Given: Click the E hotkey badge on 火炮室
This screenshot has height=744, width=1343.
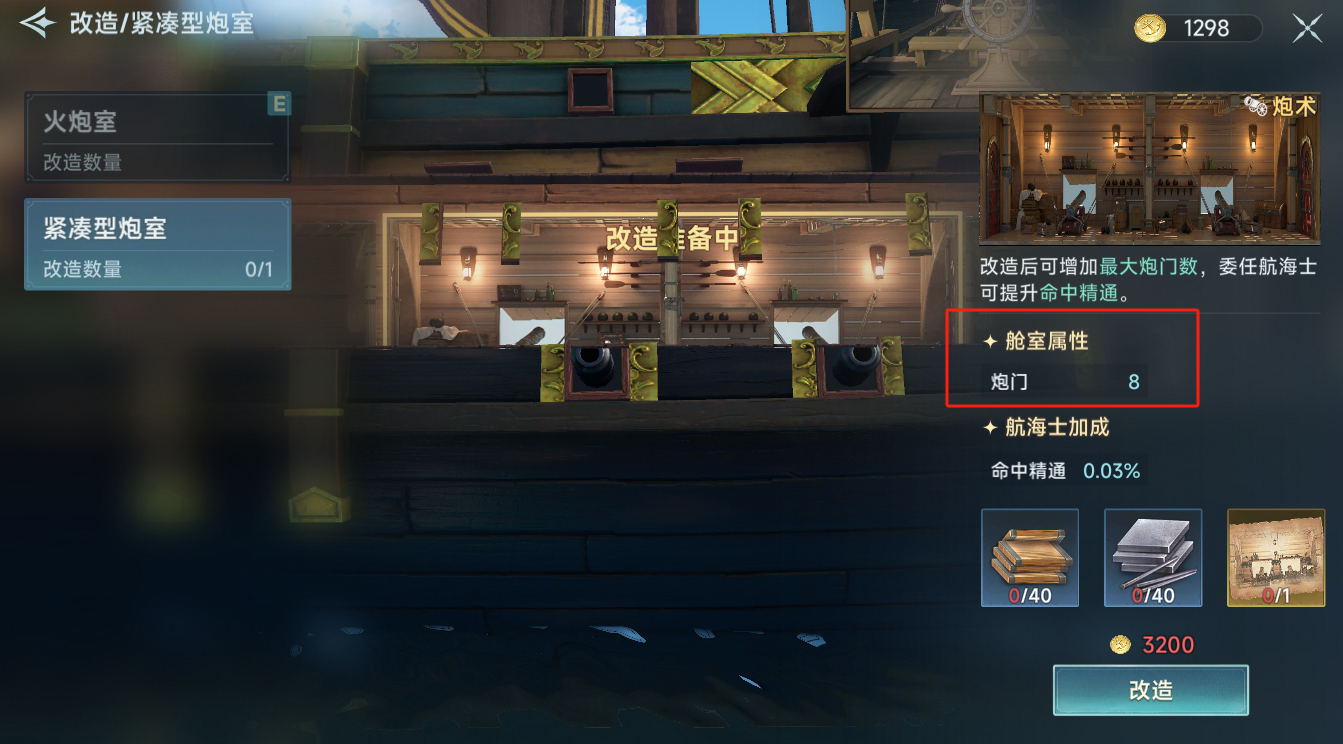Looking at the screenshot, I should click(280, 104).
